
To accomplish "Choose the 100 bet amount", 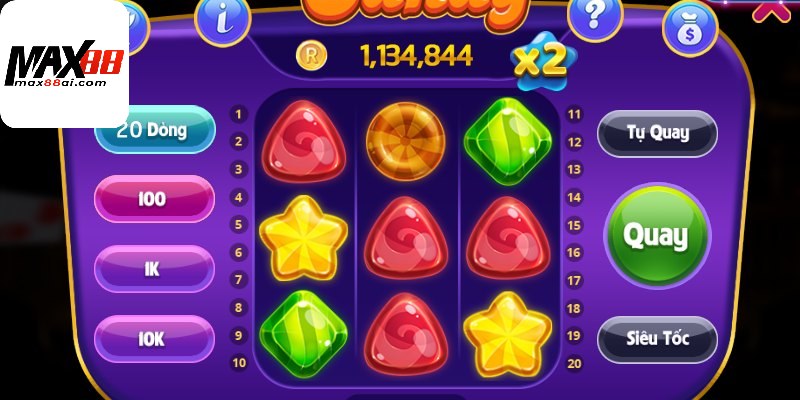I will [153, 199].
